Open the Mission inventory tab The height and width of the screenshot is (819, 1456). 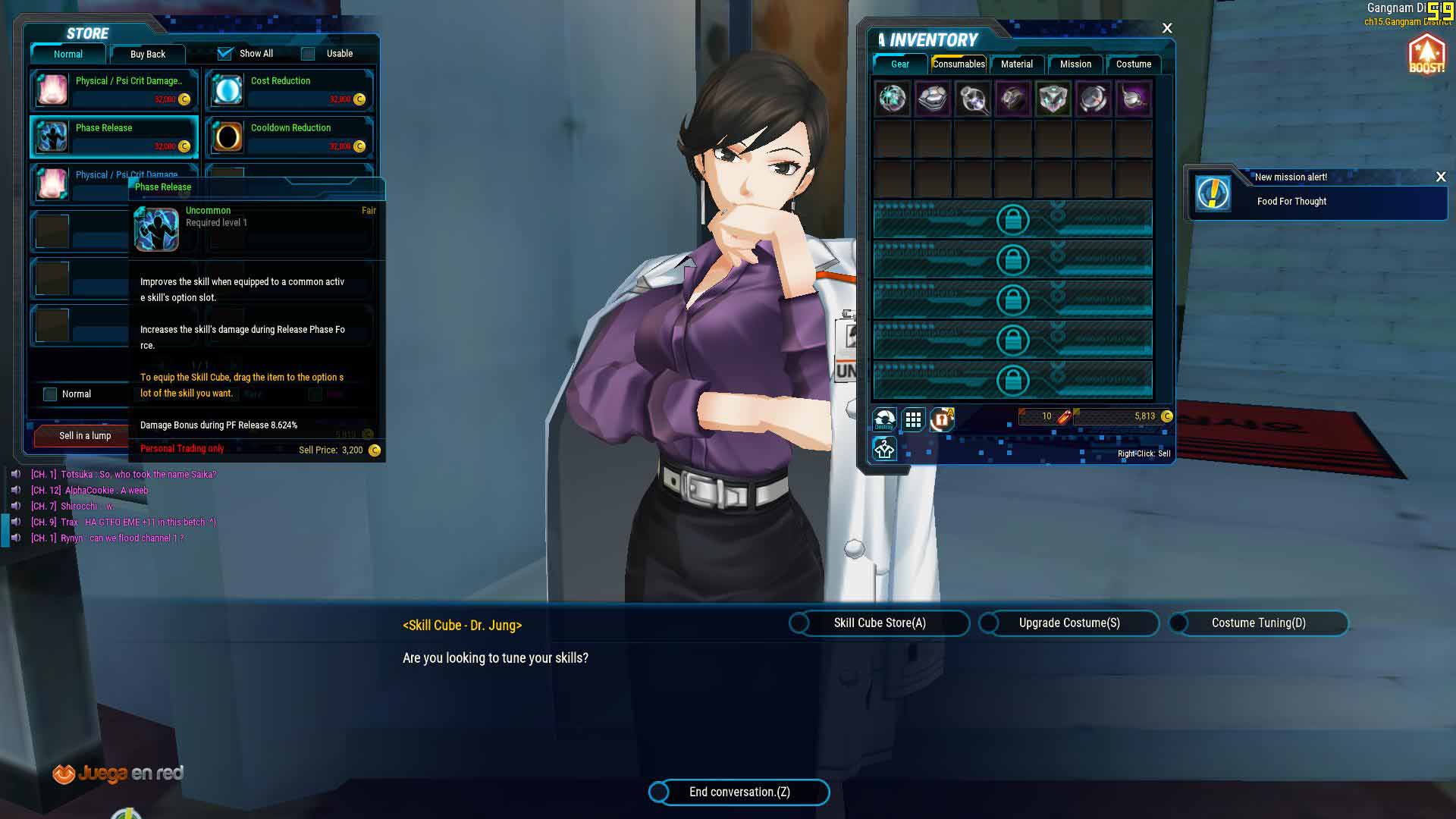[1075, 64]
